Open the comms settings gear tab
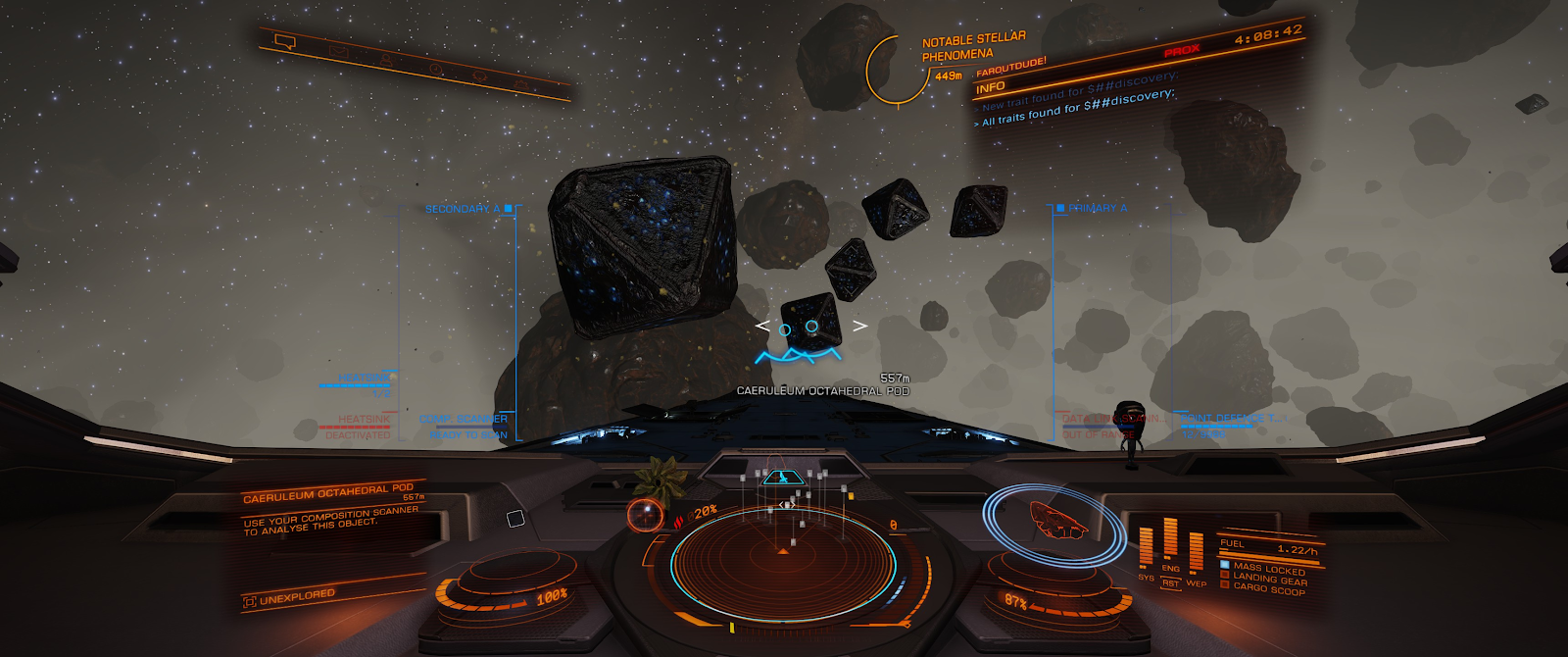1568x657 pixels. pos(520,85)
